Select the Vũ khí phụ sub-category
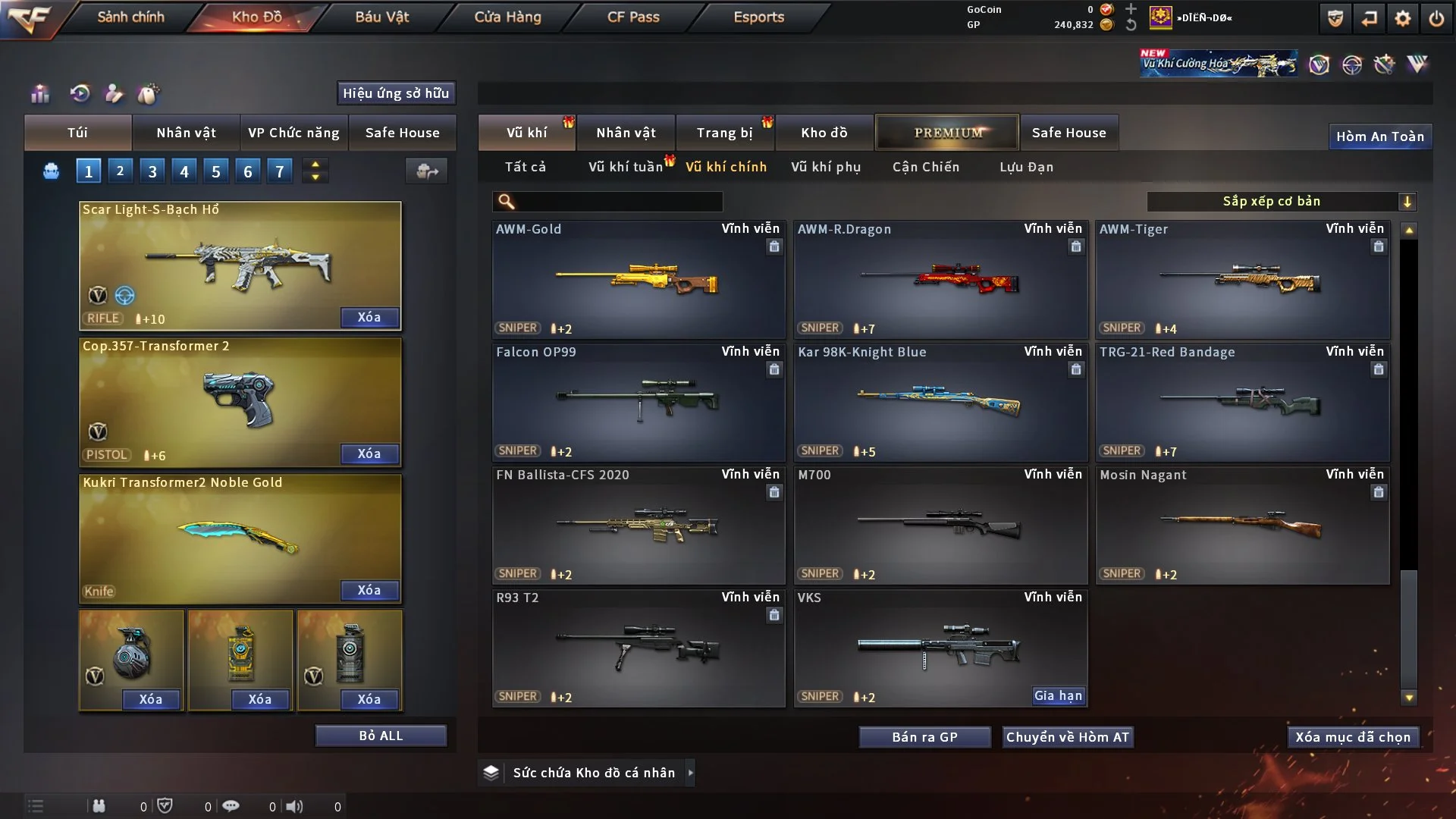The image size is (1456, 819). (826, 167)
